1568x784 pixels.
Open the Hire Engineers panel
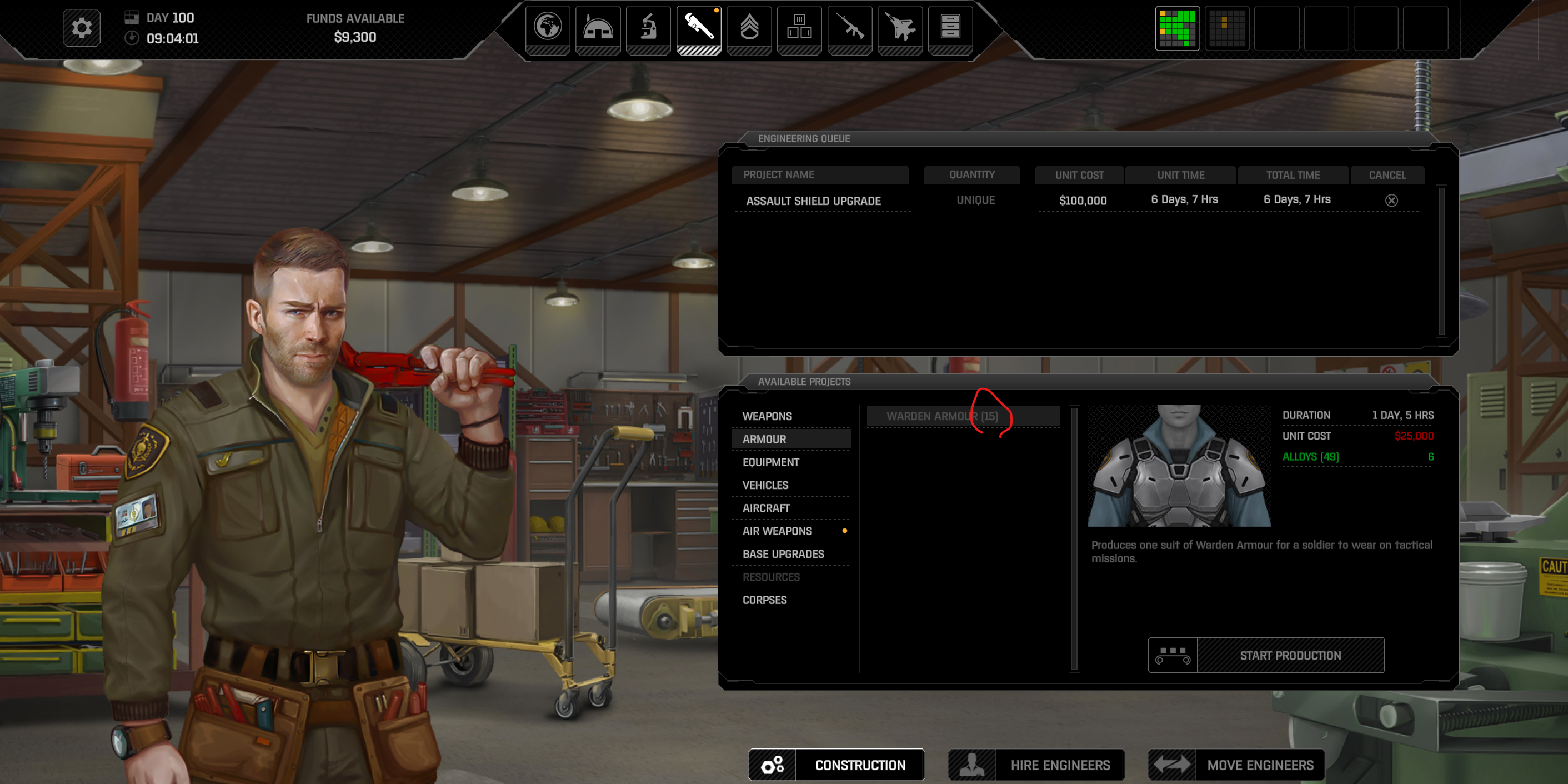click(x=1060, y=765)
